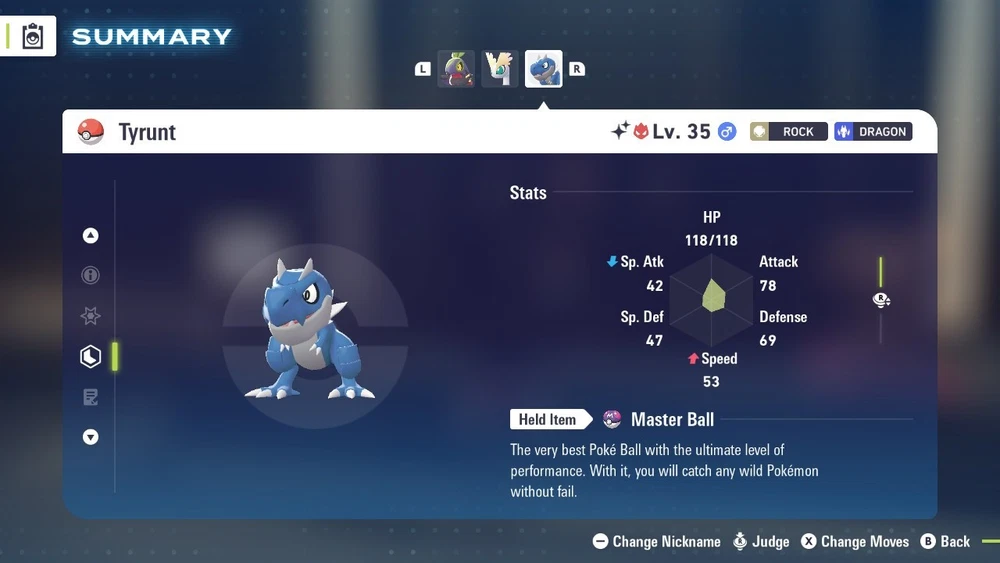Choose the Change Nickname option

(657, 541)
